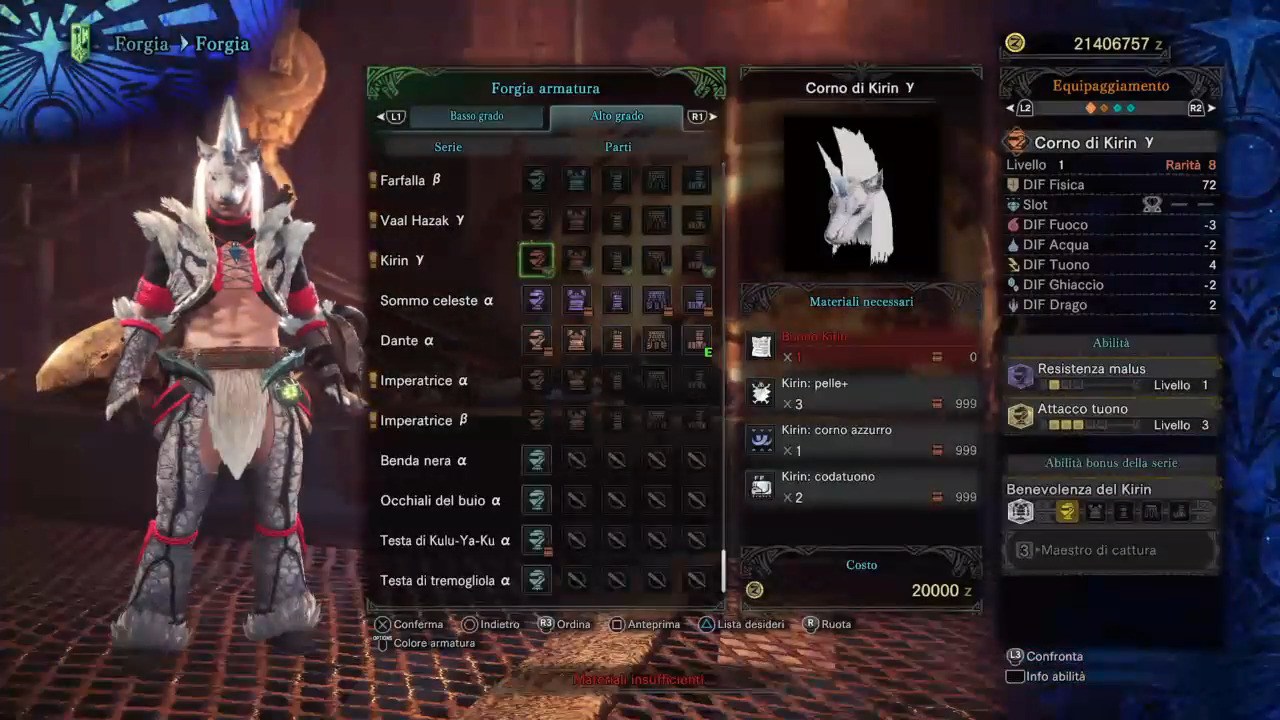Select the Kirin: pelle+ material row

coord(861,394)
